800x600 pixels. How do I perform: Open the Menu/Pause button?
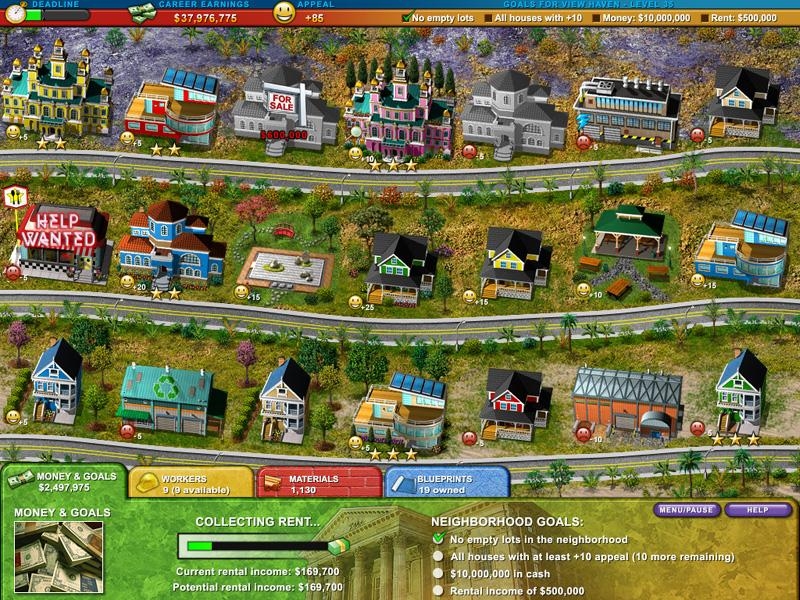(687, 510)
